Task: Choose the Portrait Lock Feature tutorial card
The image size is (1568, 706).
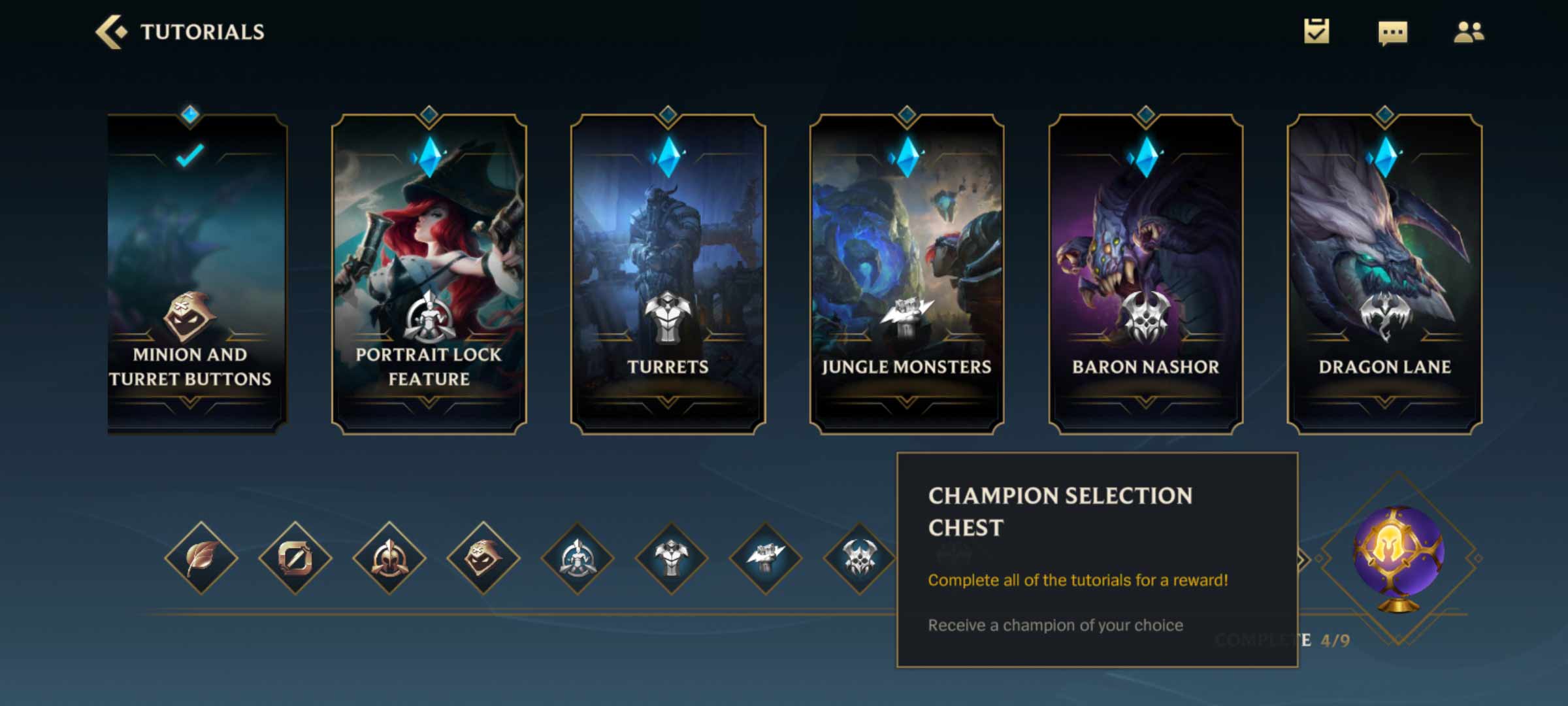Action: tap(429, 275)
